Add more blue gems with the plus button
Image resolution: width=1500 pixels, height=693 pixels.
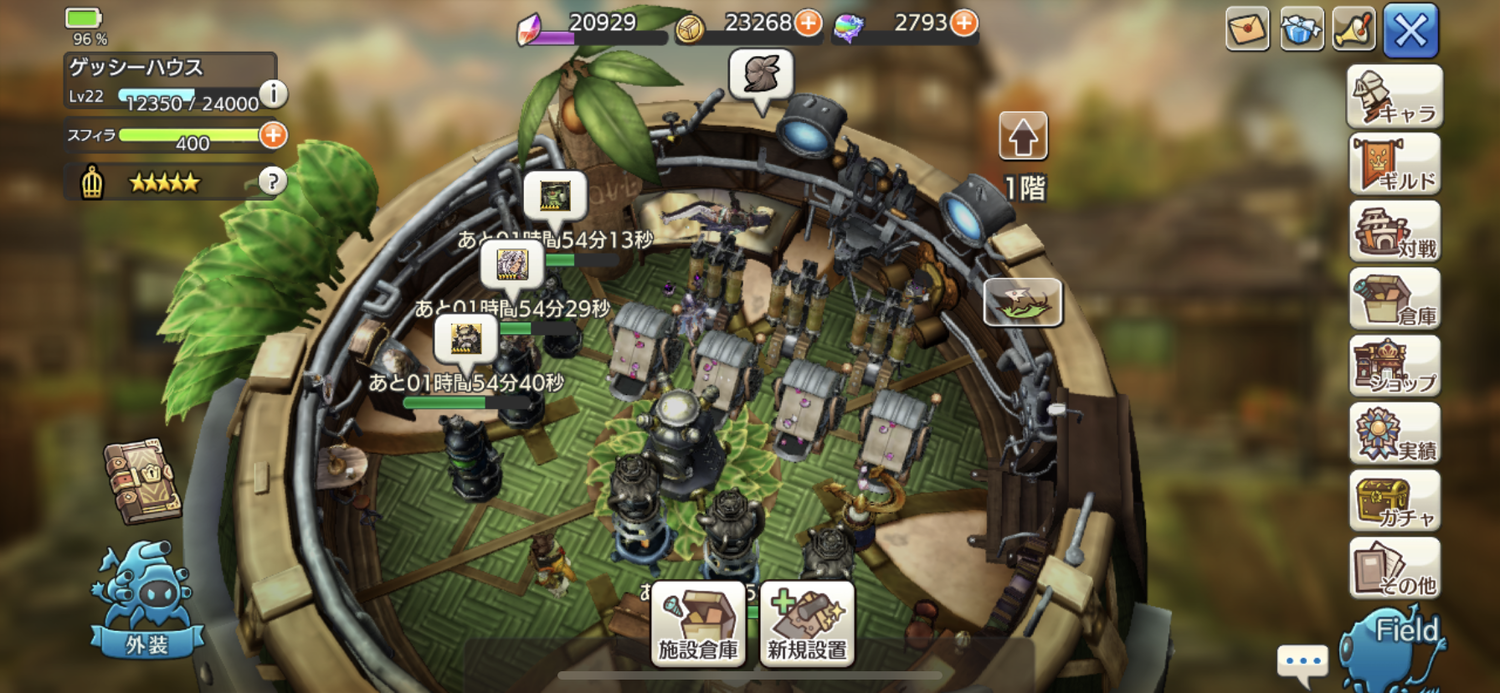(963, 23)
